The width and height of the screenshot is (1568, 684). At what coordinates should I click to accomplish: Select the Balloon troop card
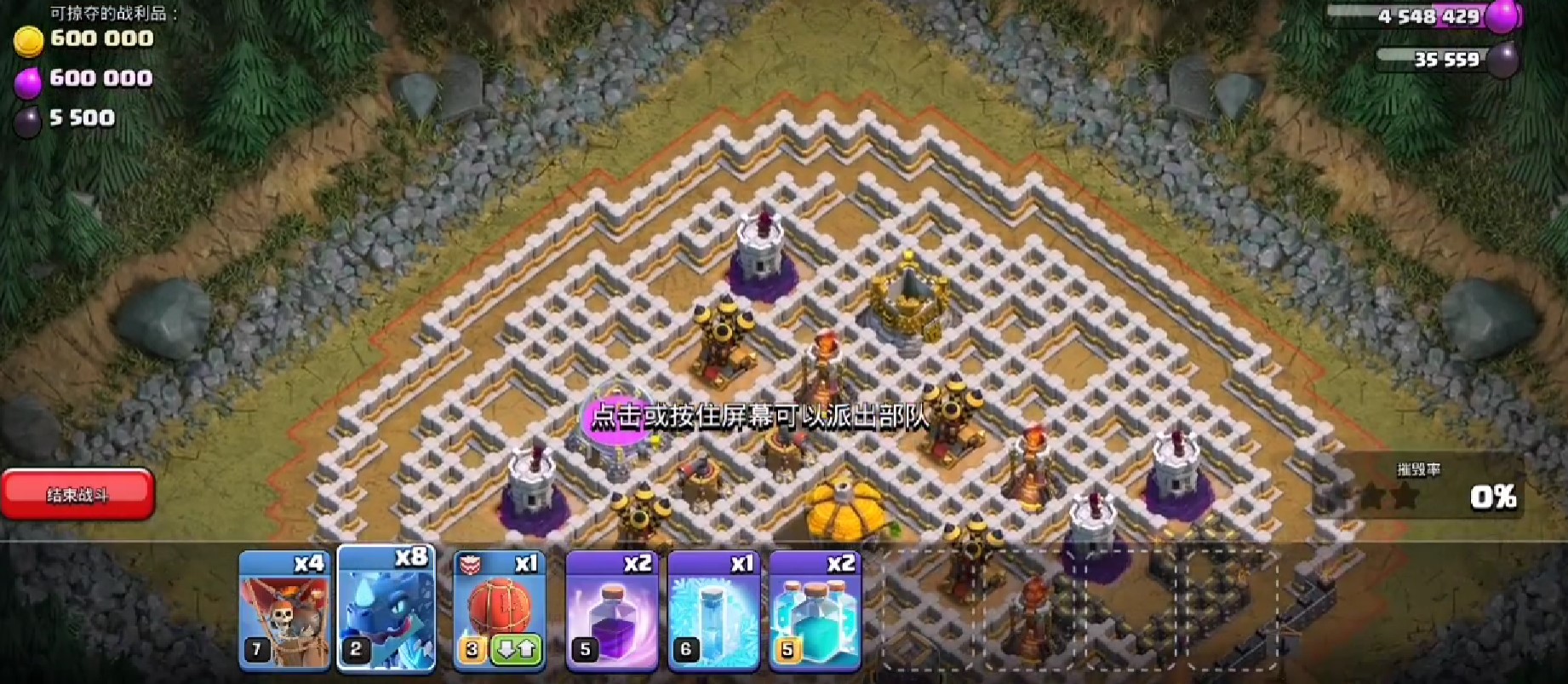pos(284,609)
